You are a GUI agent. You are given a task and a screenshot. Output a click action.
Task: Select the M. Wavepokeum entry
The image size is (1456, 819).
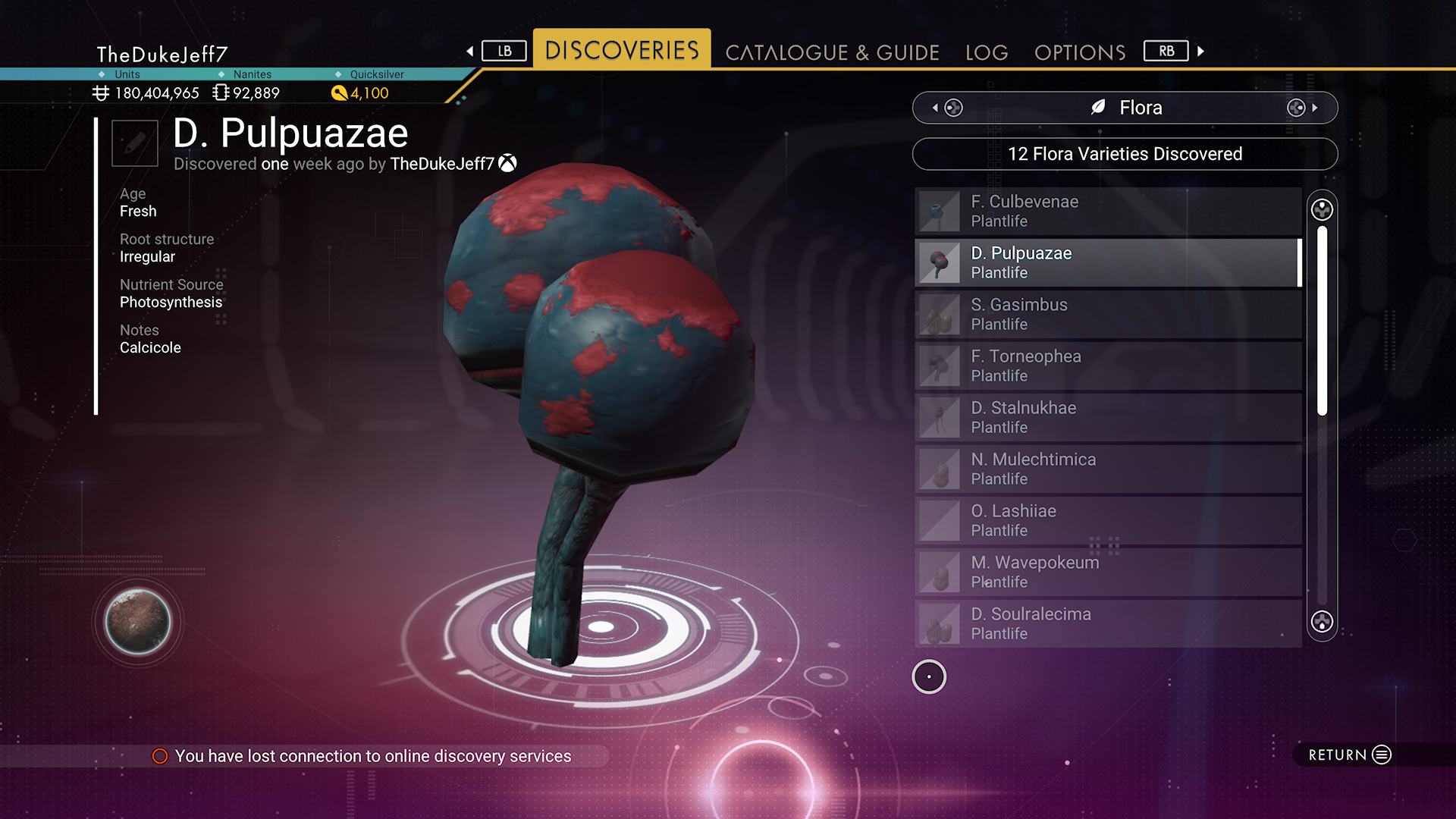point(1107,572)
